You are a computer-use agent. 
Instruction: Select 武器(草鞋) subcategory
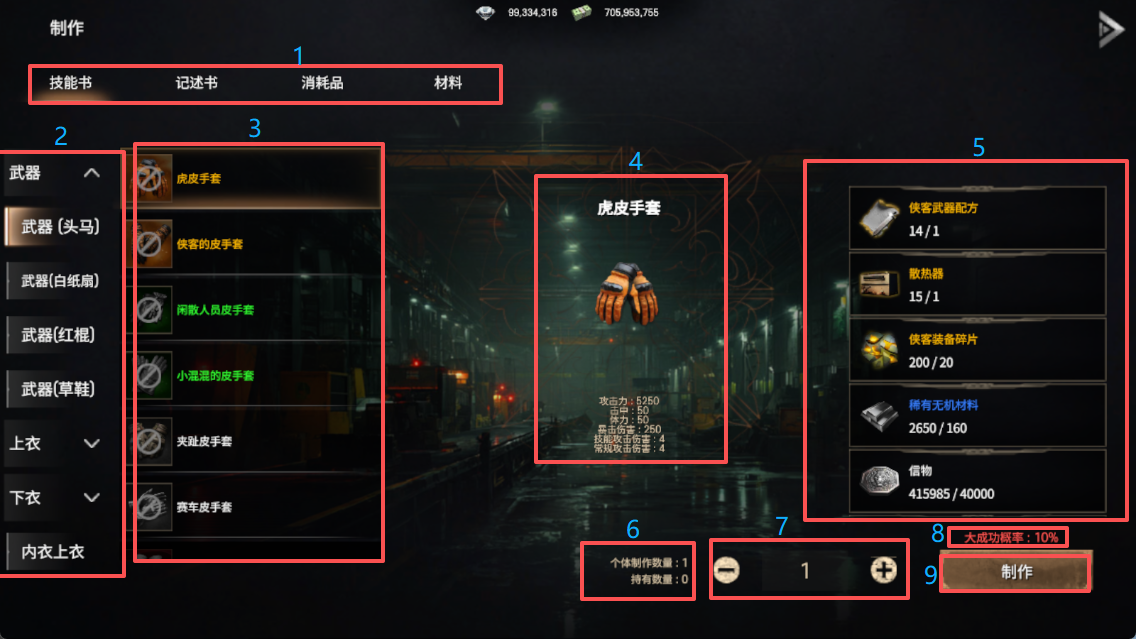tap(64, 389)
